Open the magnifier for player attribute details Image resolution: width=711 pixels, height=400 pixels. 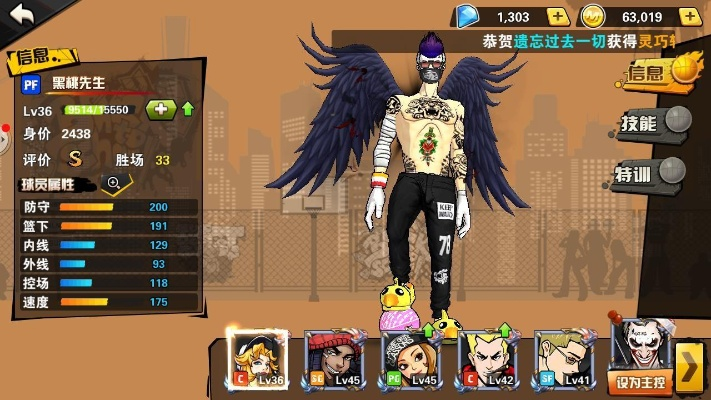(x=113, y=182)
